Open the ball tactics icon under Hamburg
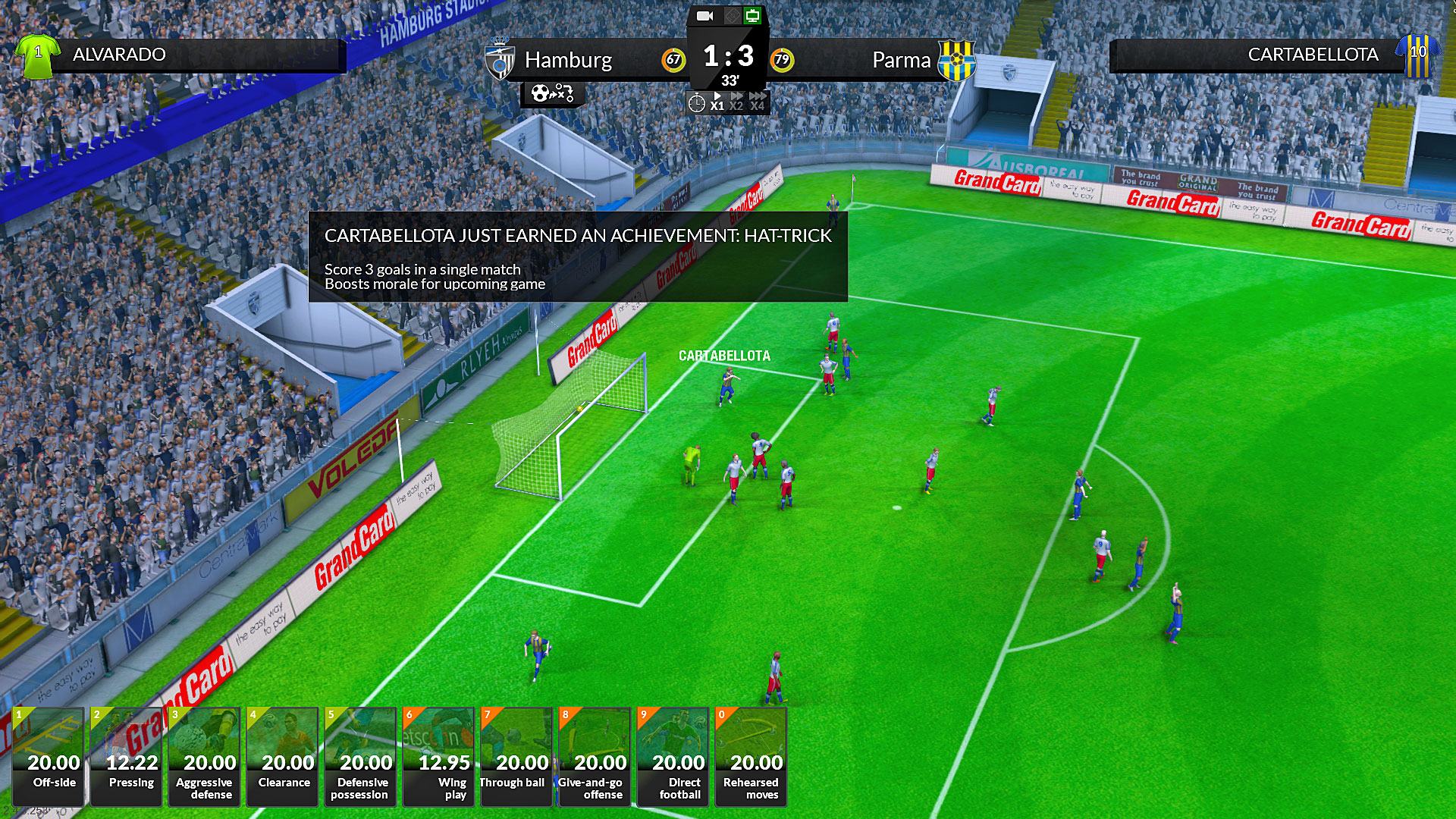Screen dimensions: 1456x819 click(x=552, y=94)
